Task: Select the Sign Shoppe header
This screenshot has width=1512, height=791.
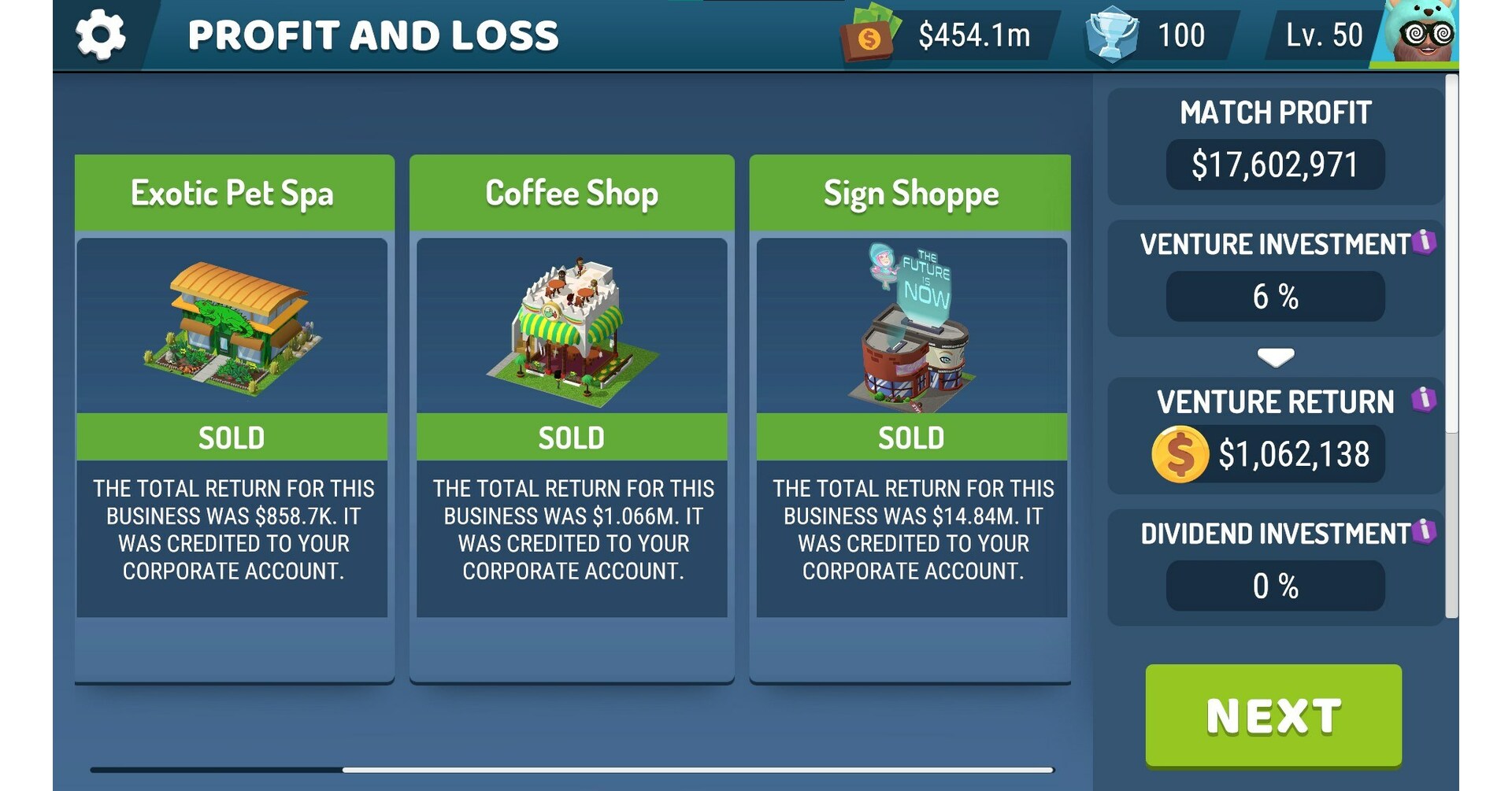Action: [911, 191]
